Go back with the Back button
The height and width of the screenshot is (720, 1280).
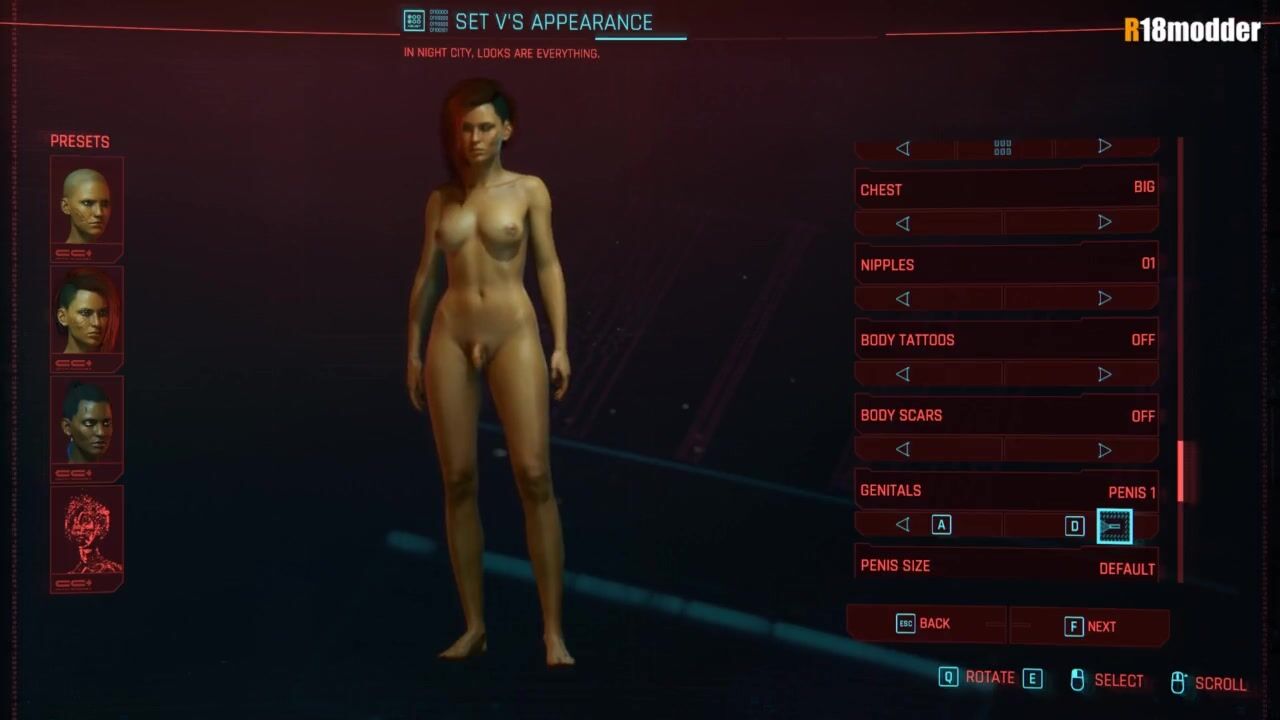925,624
